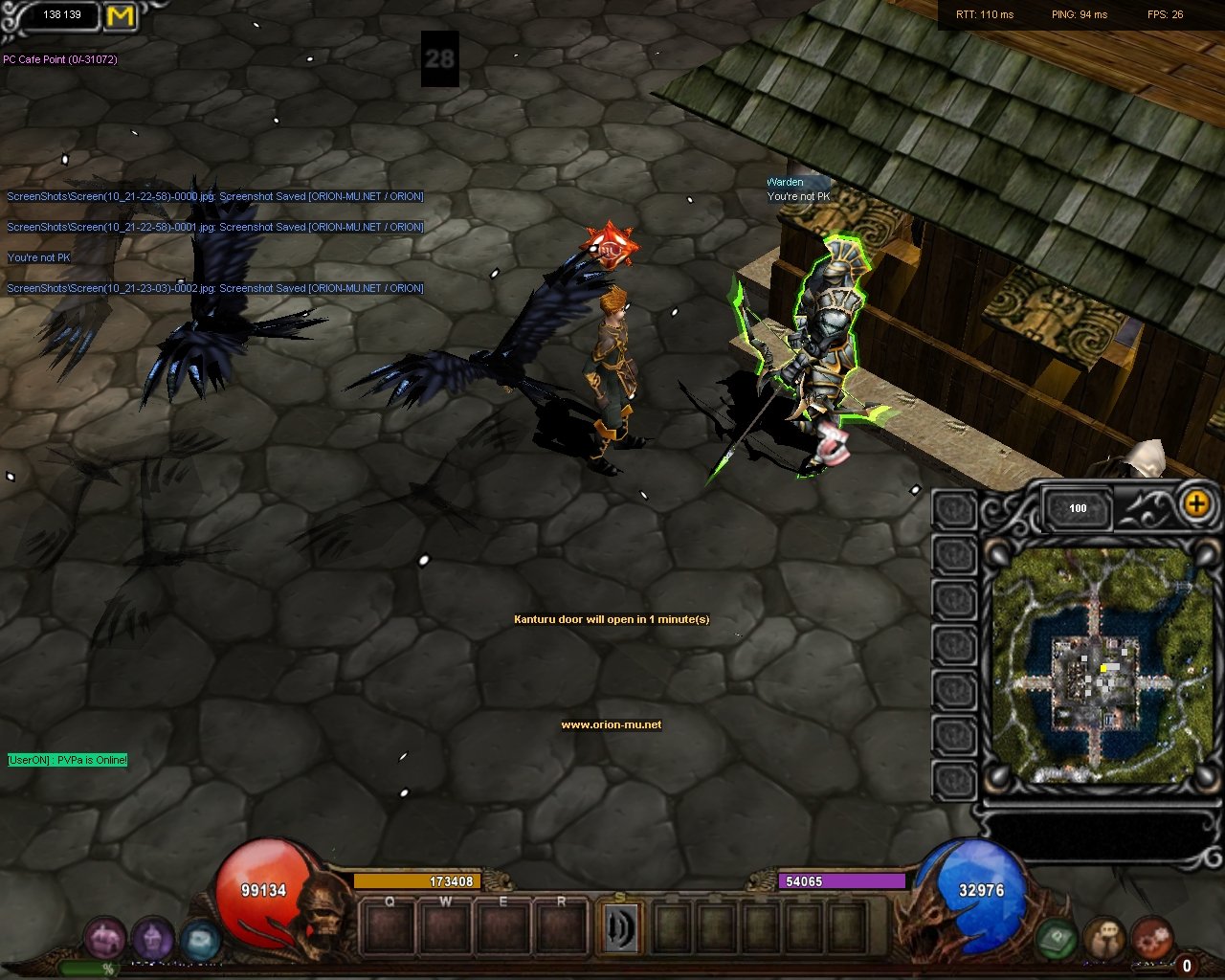Click the blue round icon beside helmet icon
Image resolution: width=1225 pixels, height=980 pixels.
pyautogui.click(x=199, y=940)
